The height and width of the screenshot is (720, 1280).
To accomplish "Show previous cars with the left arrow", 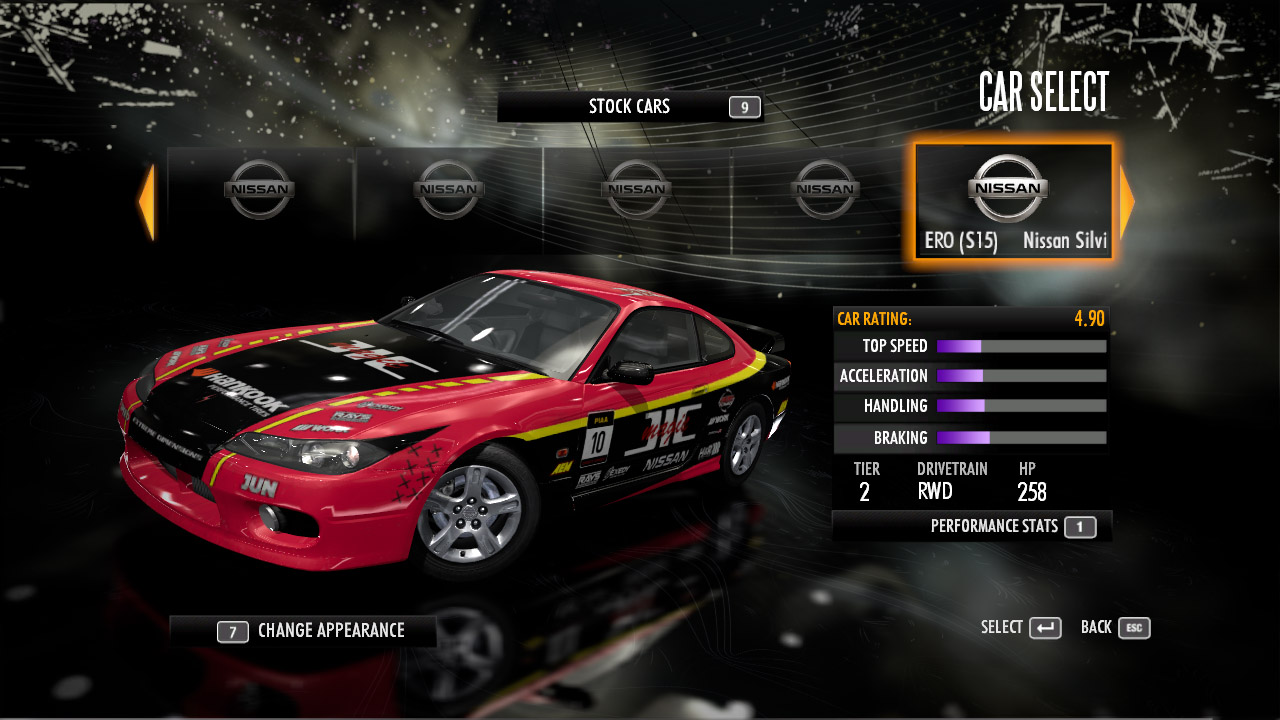I will tap(147, 202).
